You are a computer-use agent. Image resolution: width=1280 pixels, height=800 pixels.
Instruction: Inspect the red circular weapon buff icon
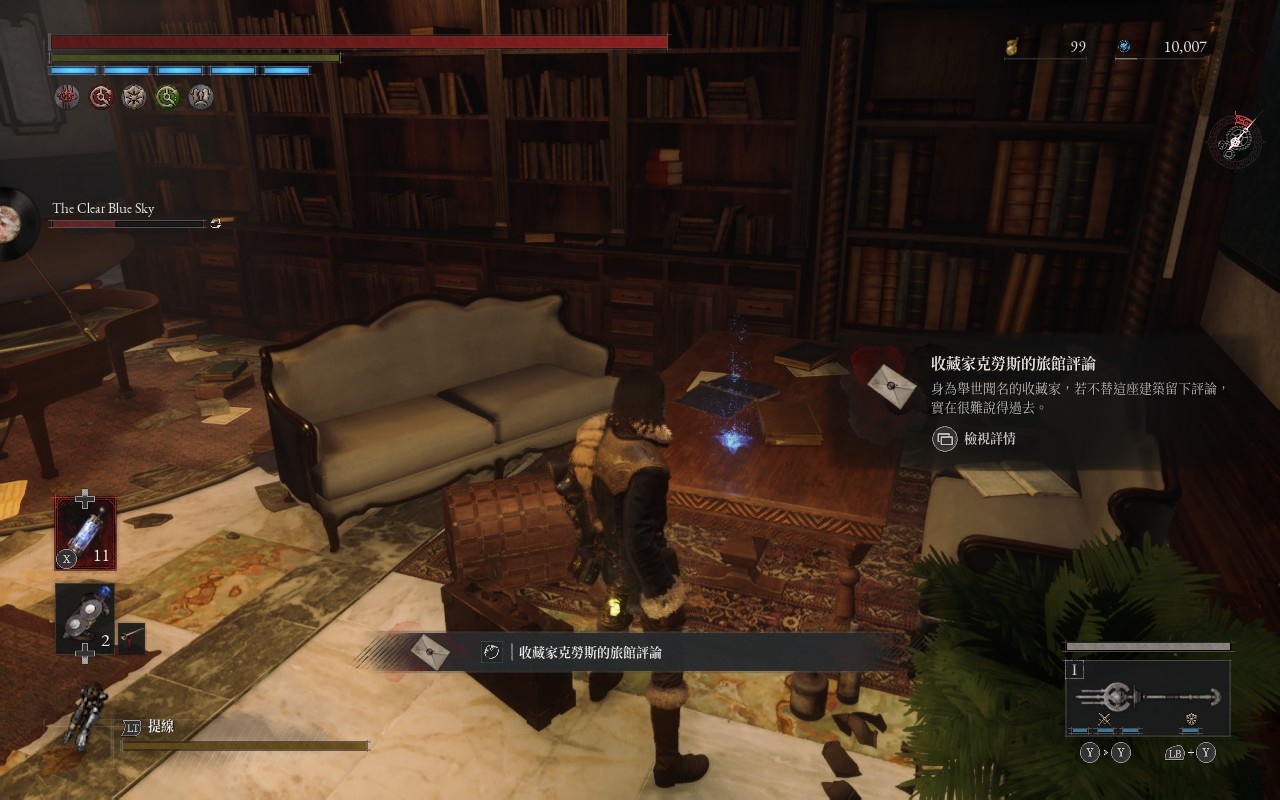click(101, 96)
